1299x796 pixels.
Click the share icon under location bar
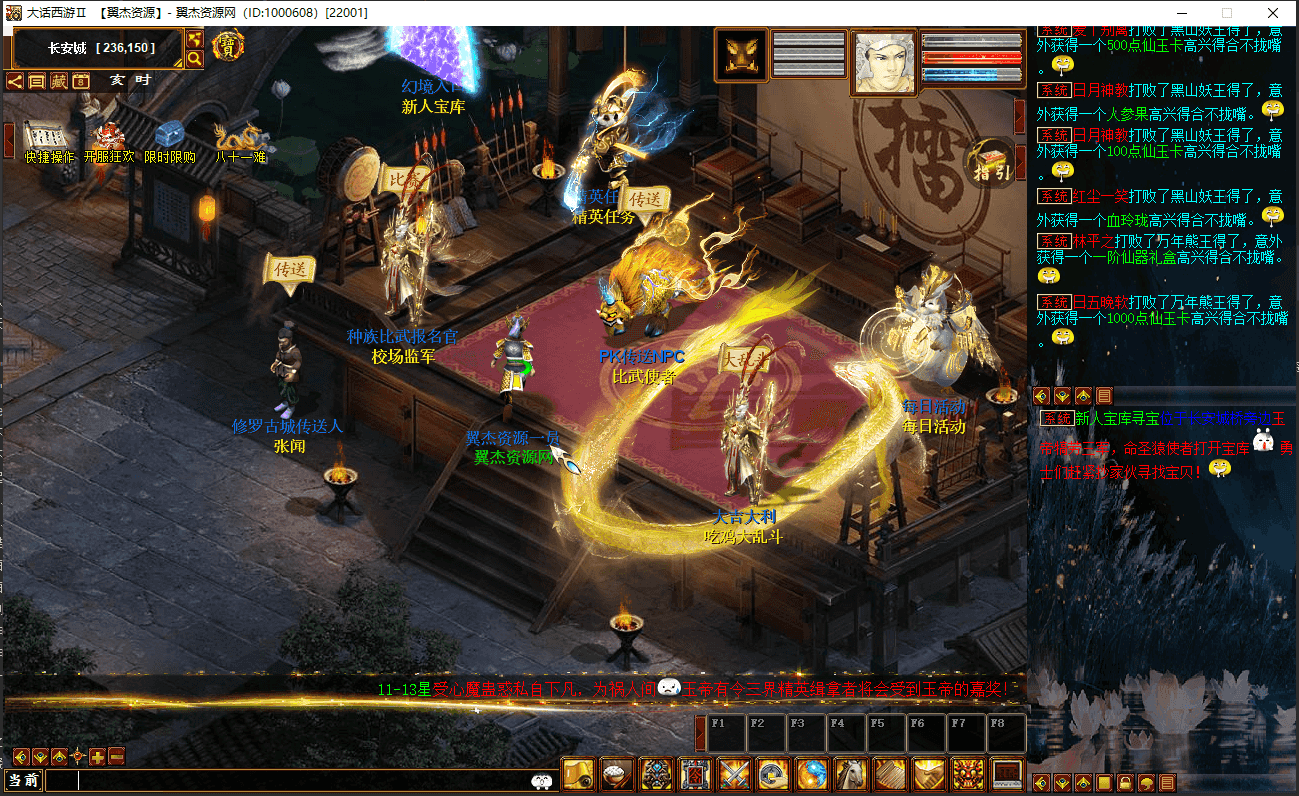(x=15, y=81)
